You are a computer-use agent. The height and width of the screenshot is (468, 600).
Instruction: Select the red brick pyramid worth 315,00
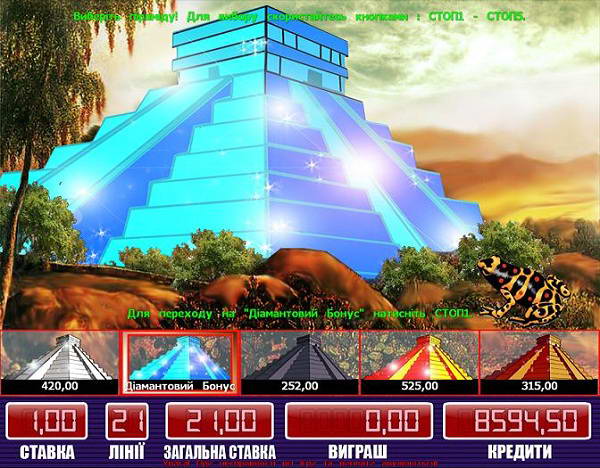(539, 361)
